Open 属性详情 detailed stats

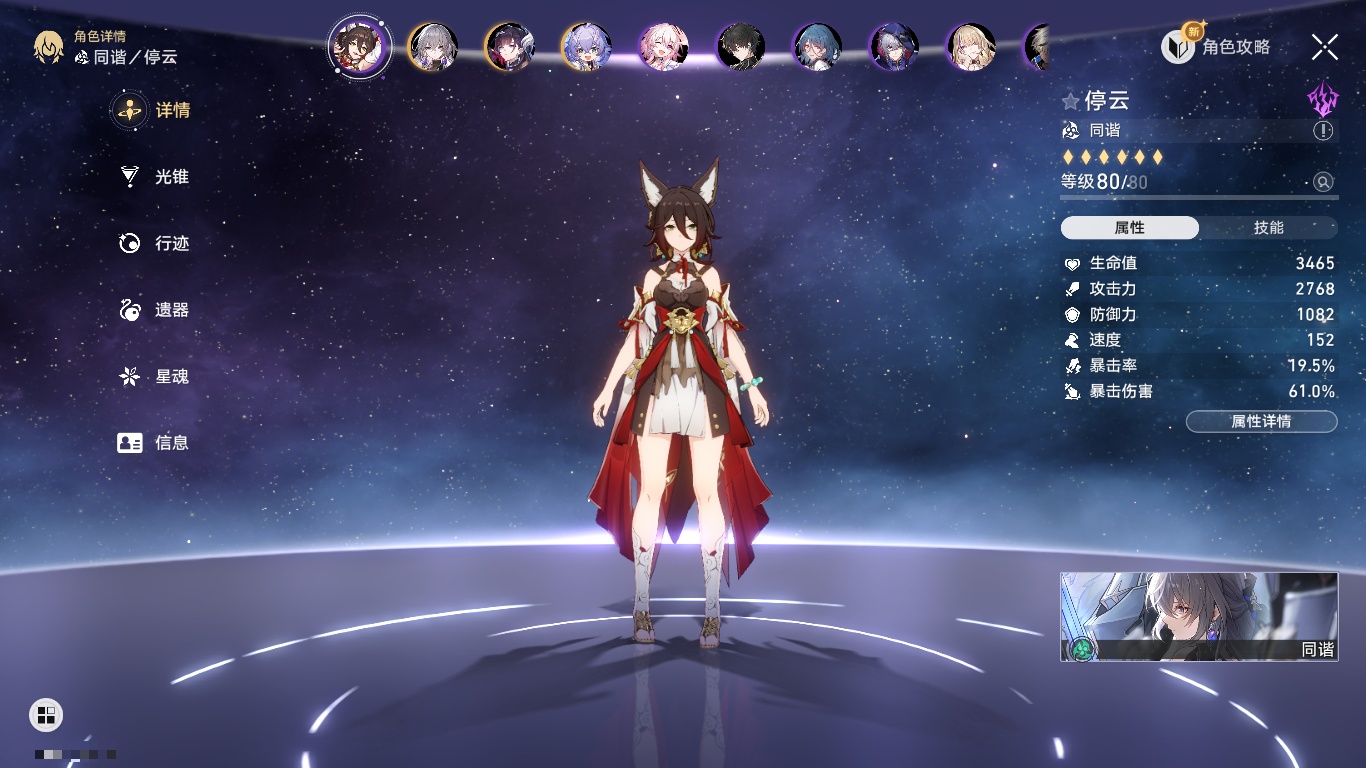coord(1261,422)
